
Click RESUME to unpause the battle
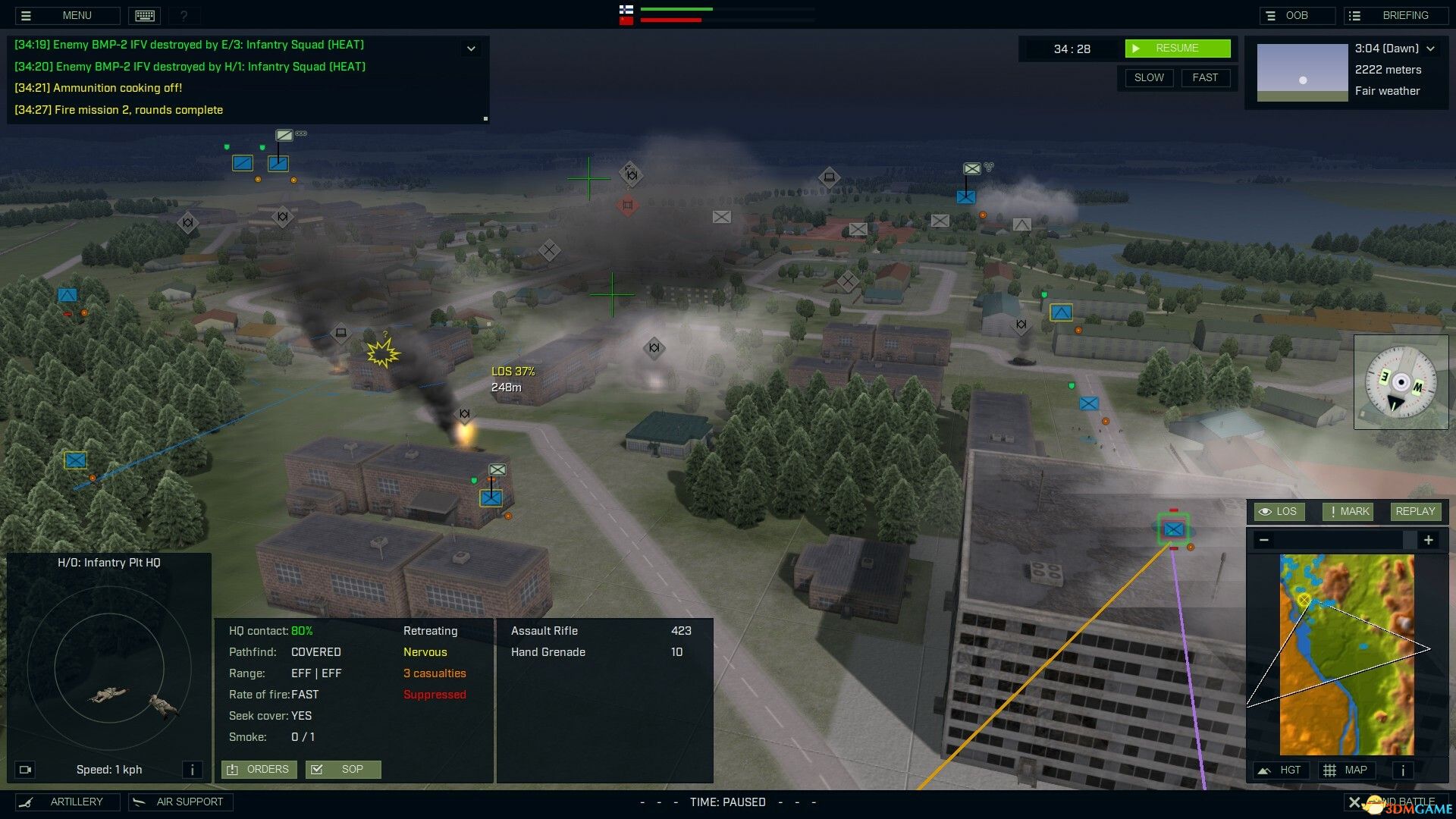[1178, 48]
